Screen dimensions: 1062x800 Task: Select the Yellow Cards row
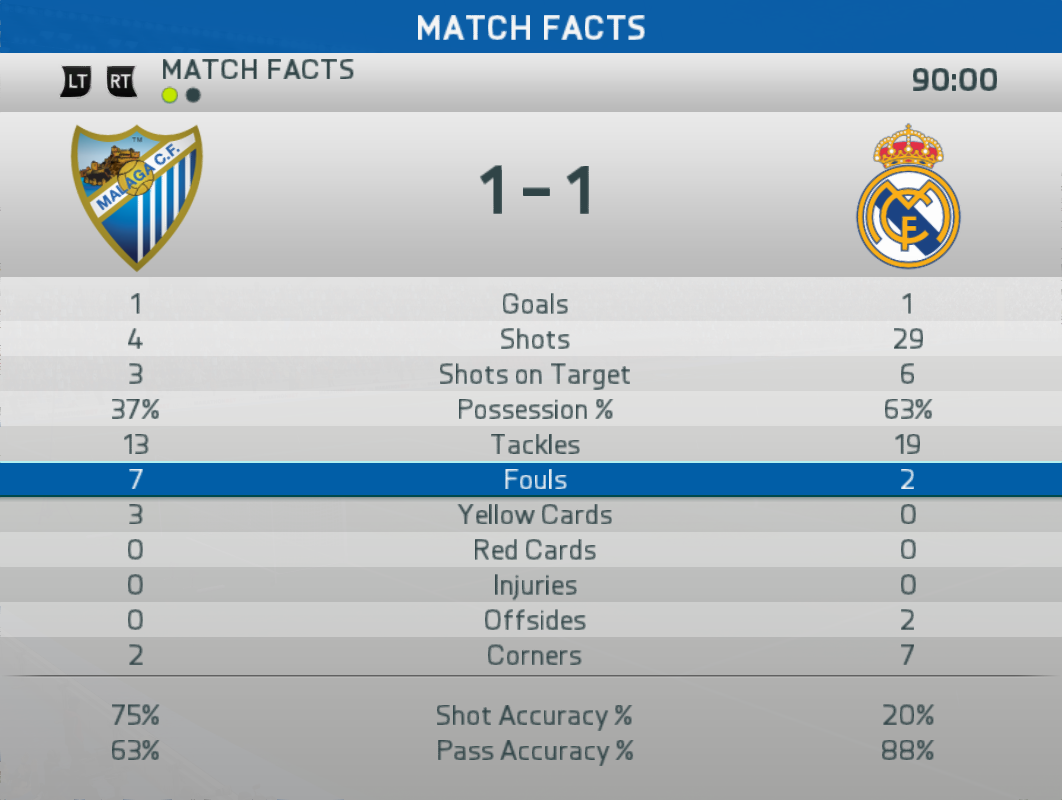tap(534, 515)
